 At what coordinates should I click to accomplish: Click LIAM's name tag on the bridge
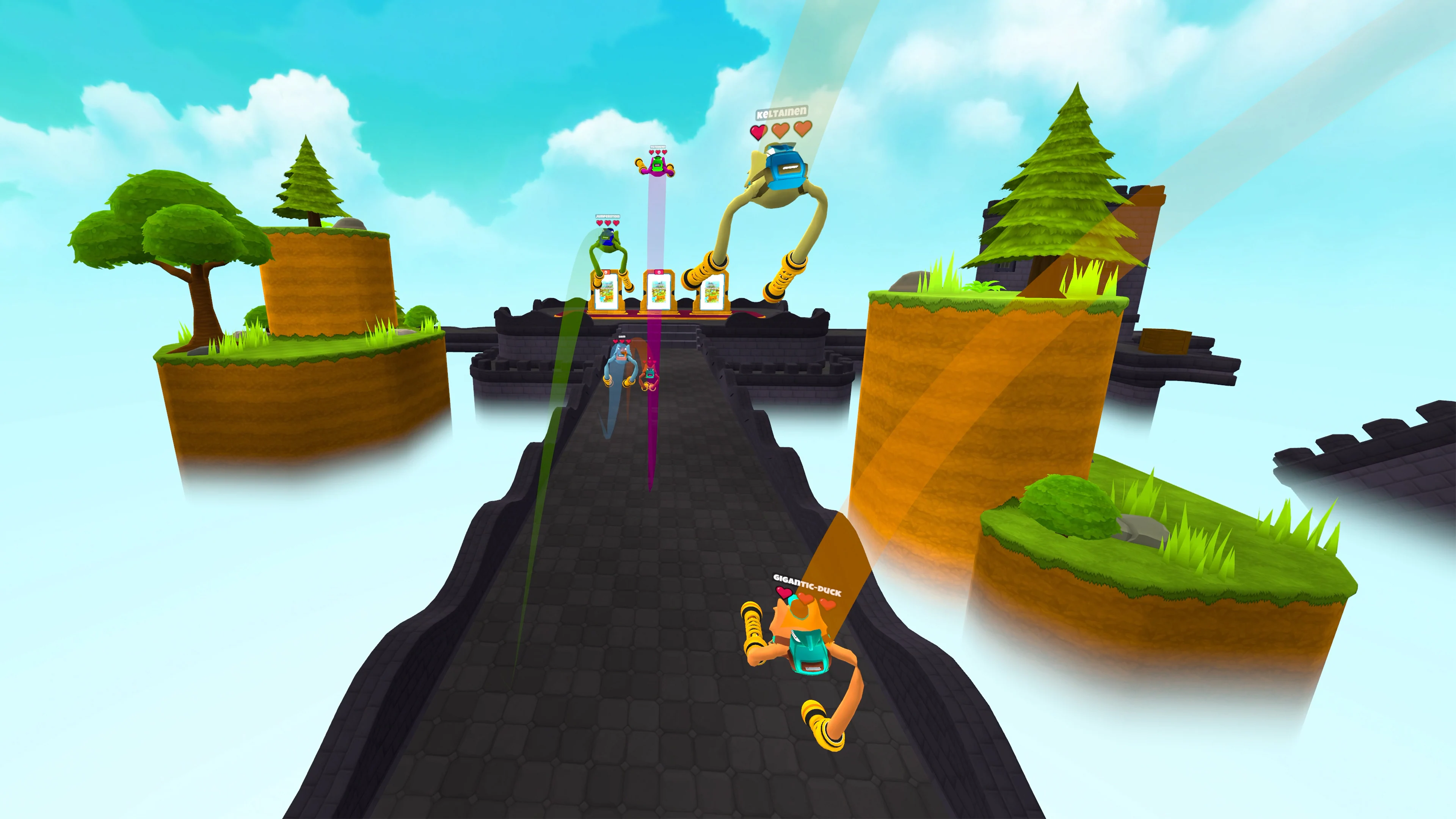pyautogui.click(x=622, y=336)
